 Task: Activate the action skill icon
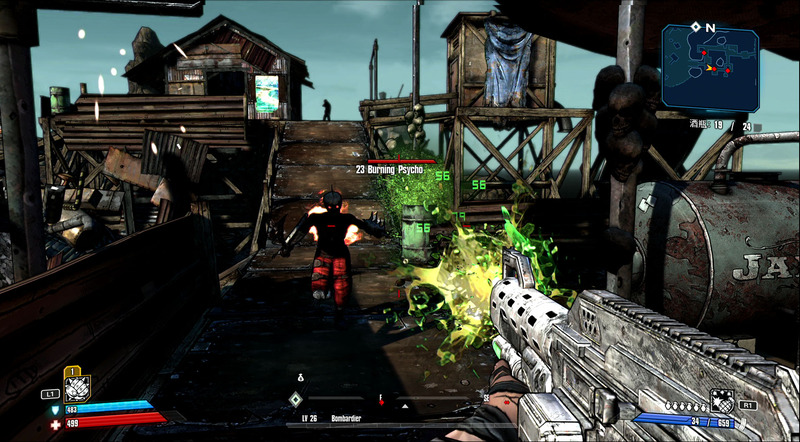(x=77, y=388)
